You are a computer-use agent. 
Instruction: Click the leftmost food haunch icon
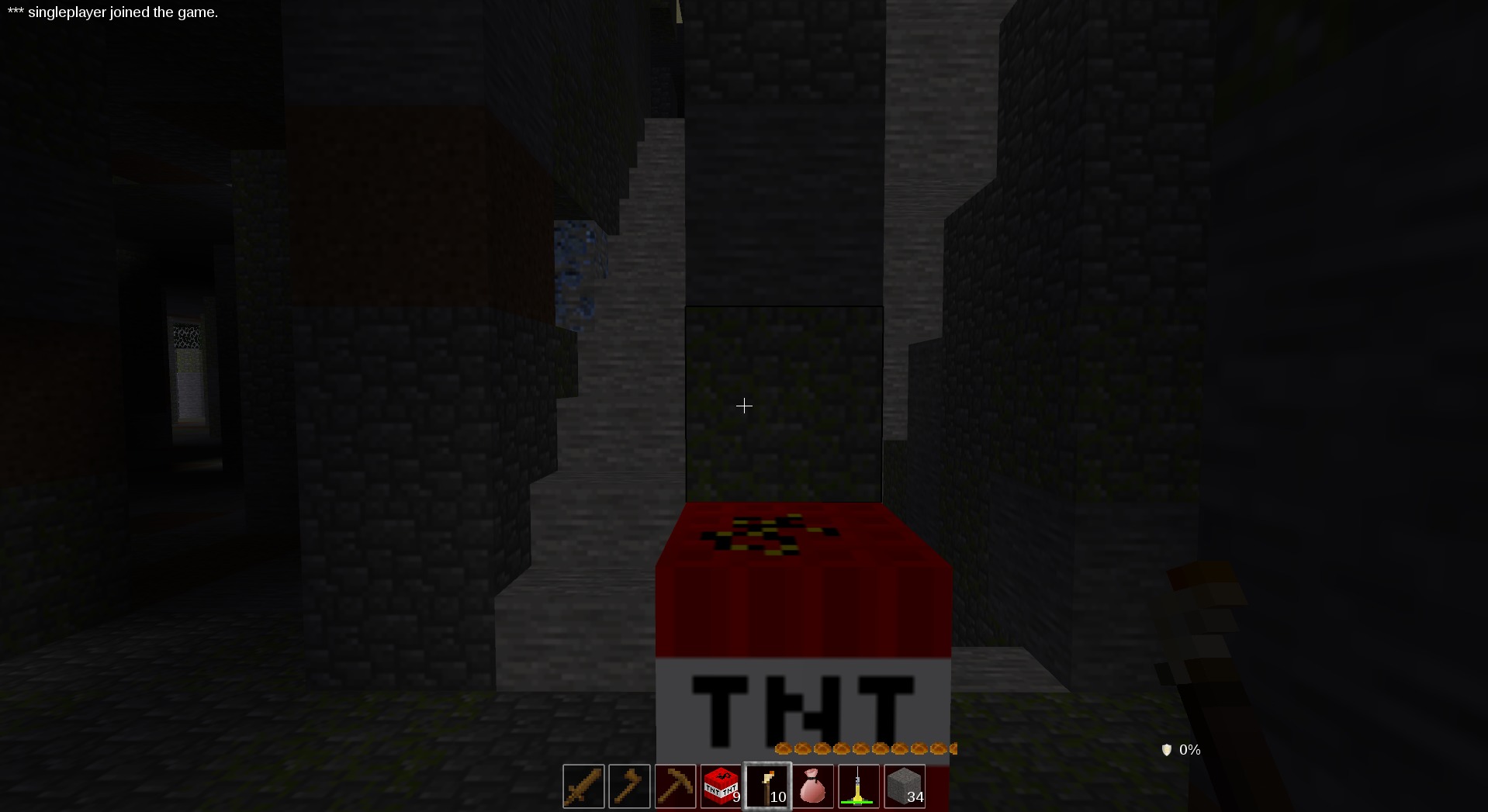pos(784,748)
